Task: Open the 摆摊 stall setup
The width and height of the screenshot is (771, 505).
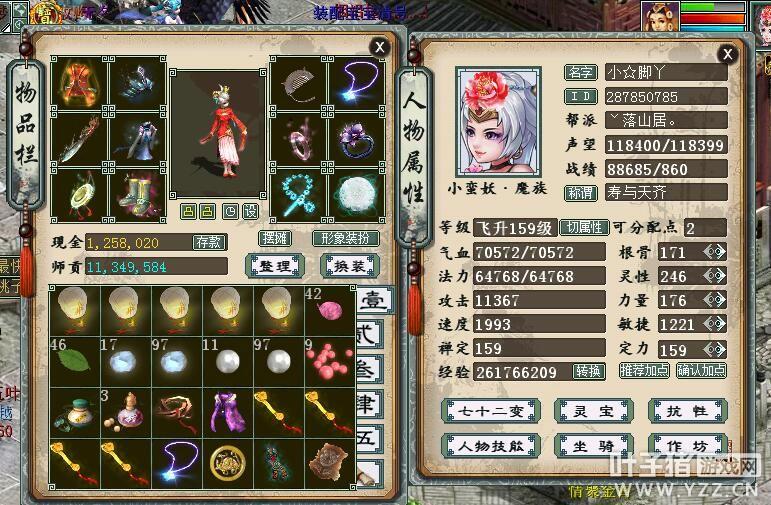Action: (274, 239)
